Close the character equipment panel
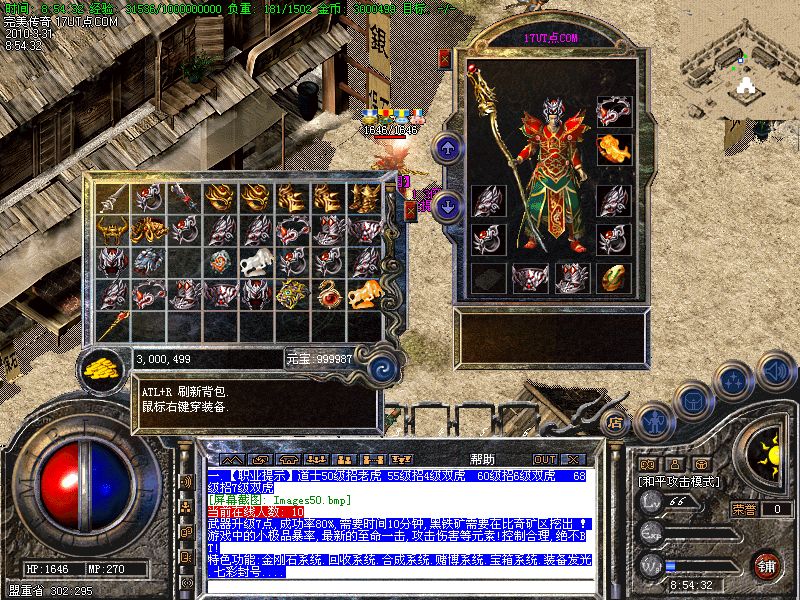 coord(446,59)
